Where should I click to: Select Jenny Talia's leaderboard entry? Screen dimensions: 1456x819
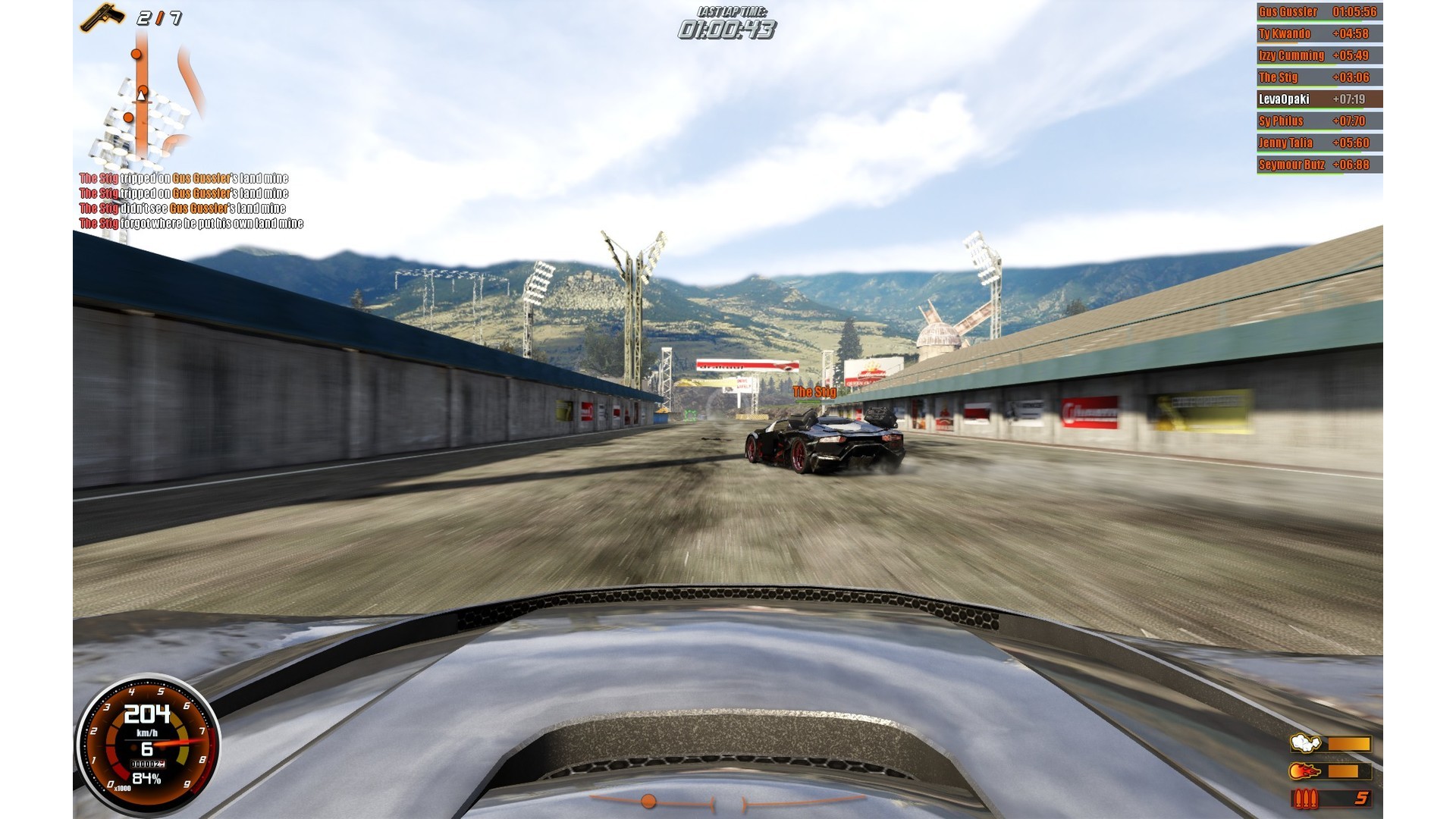click(x=1319, y=143)
